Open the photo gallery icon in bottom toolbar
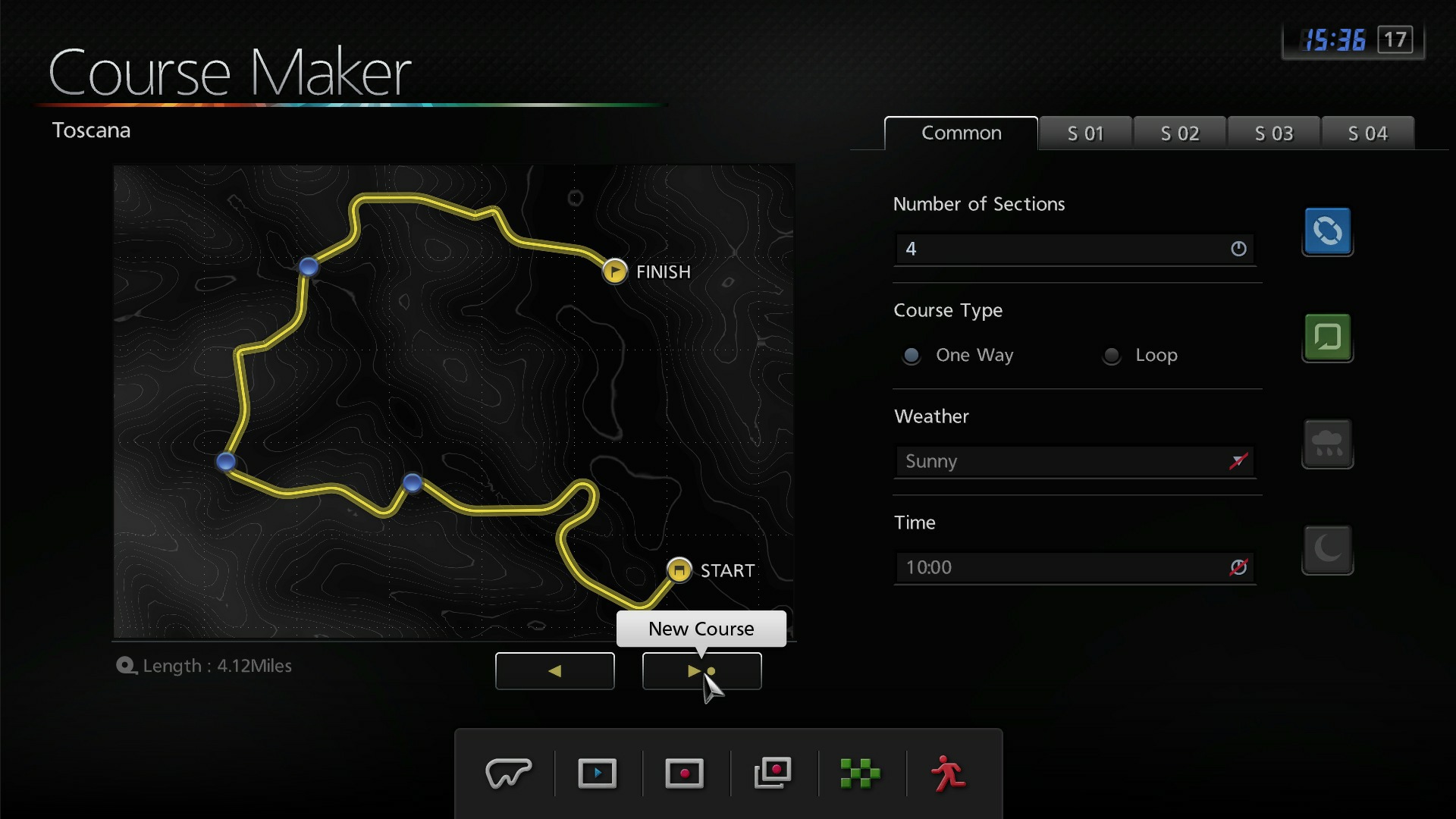The image size is (1456, 819). pyautogui.click(x=773, y=773)
